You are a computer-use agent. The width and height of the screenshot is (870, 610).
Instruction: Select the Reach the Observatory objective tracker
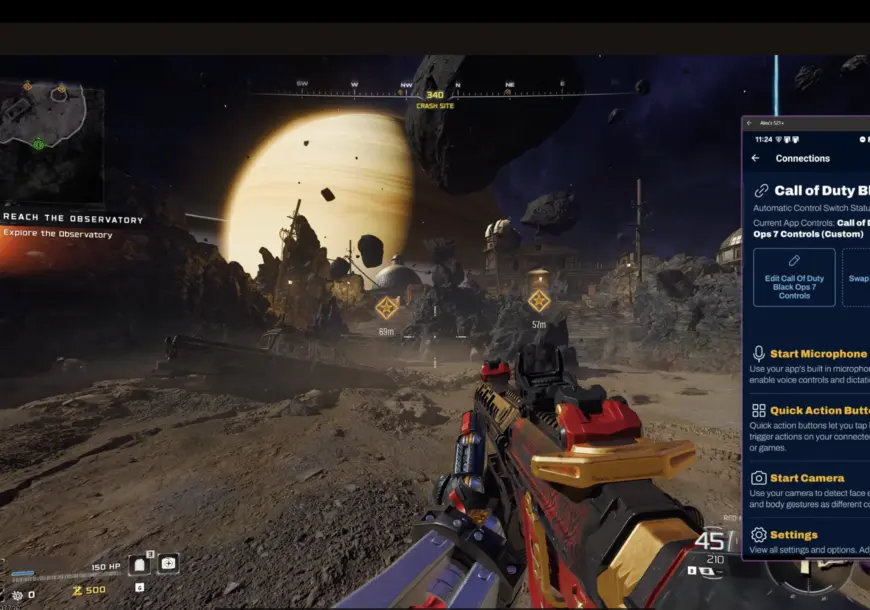[73, 219]
